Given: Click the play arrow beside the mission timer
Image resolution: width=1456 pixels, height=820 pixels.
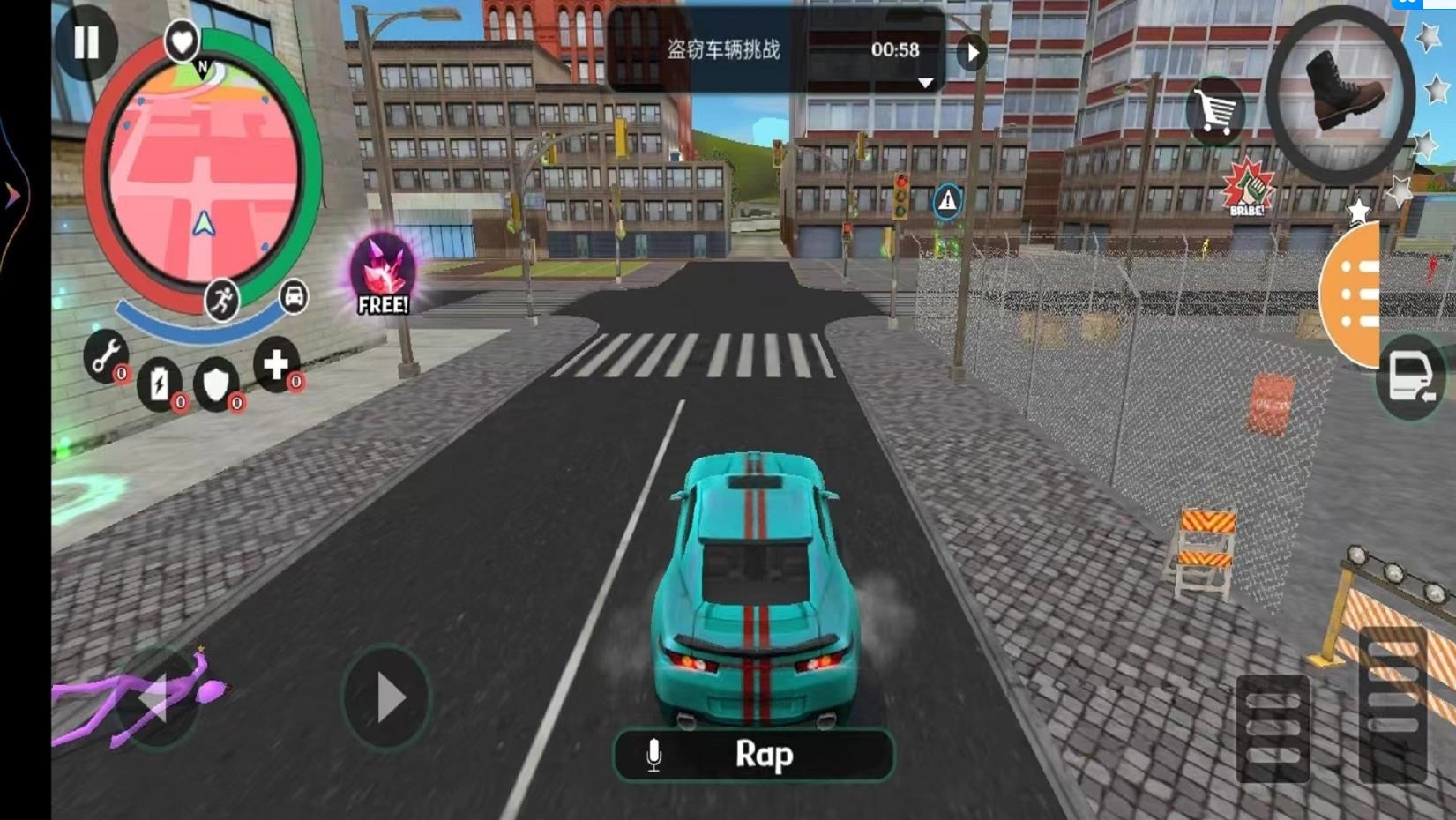Looking at the screenshot, I should pos(973,53).
